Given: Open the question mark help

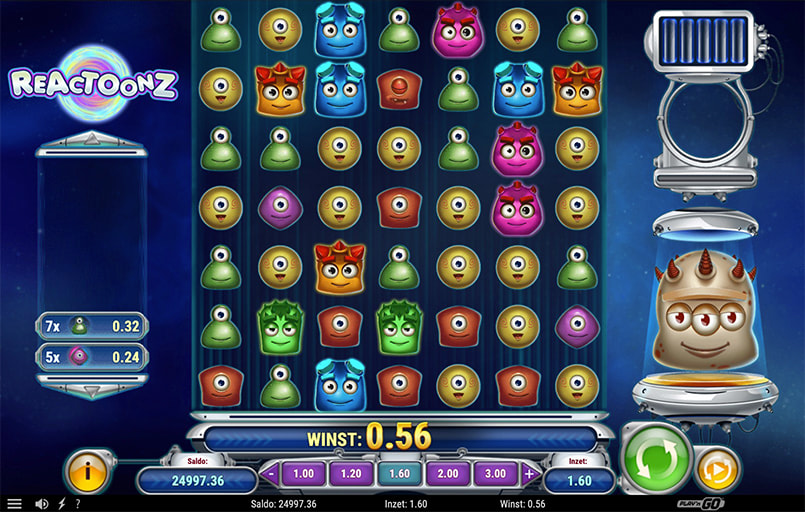Looking at the screenshot, I should coord(78,504).
